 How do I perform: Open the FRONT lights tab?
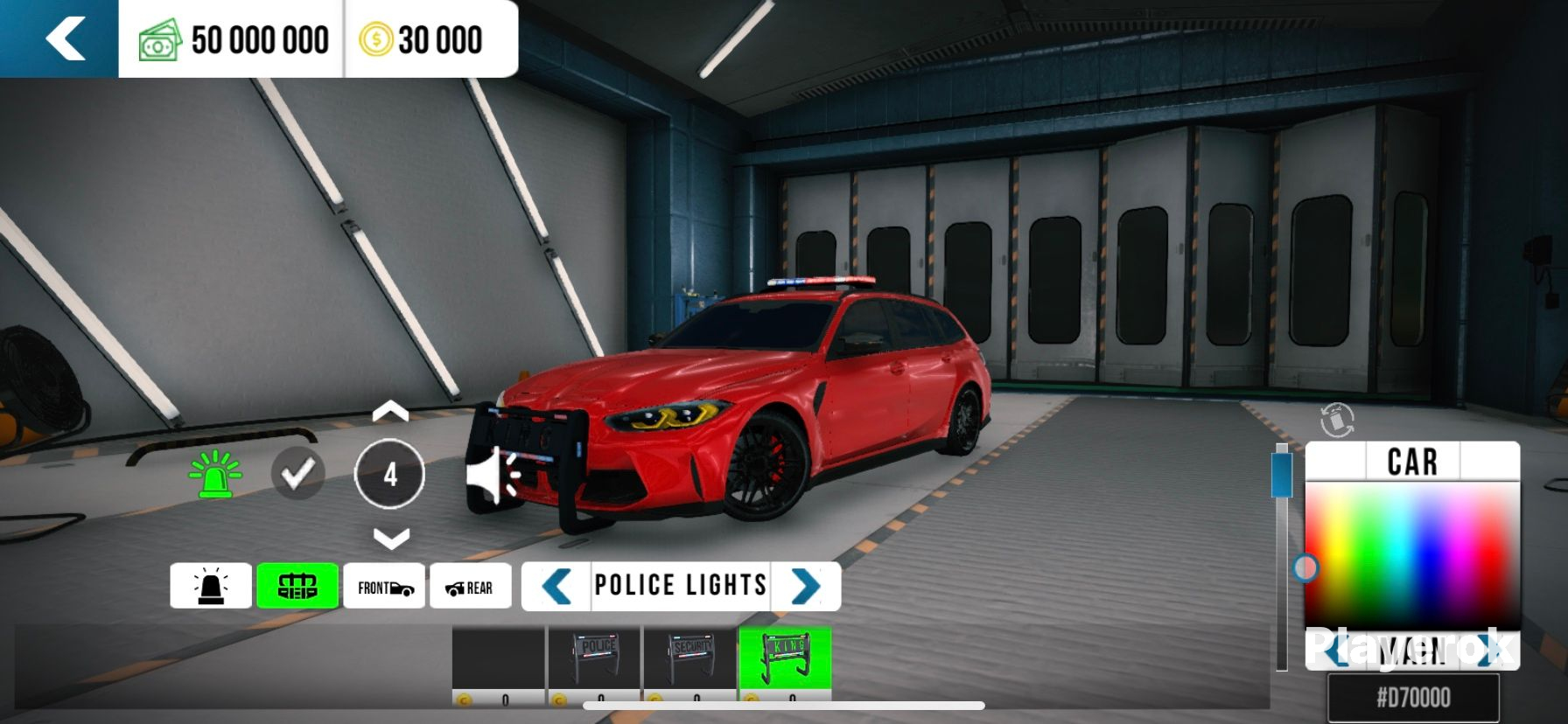[x=384, y=587]
